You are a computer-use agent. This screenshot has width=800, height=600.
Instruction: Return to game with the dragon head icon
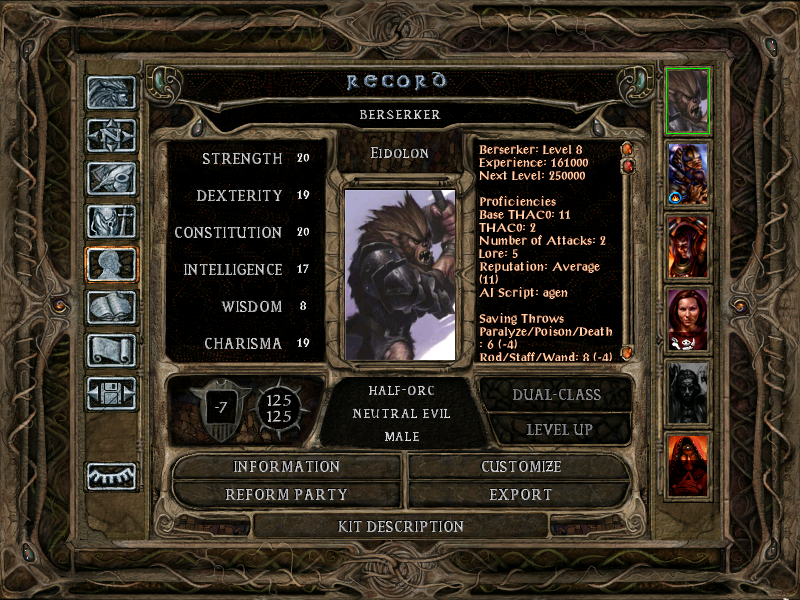pyautogui.click(x=111, y=93)
